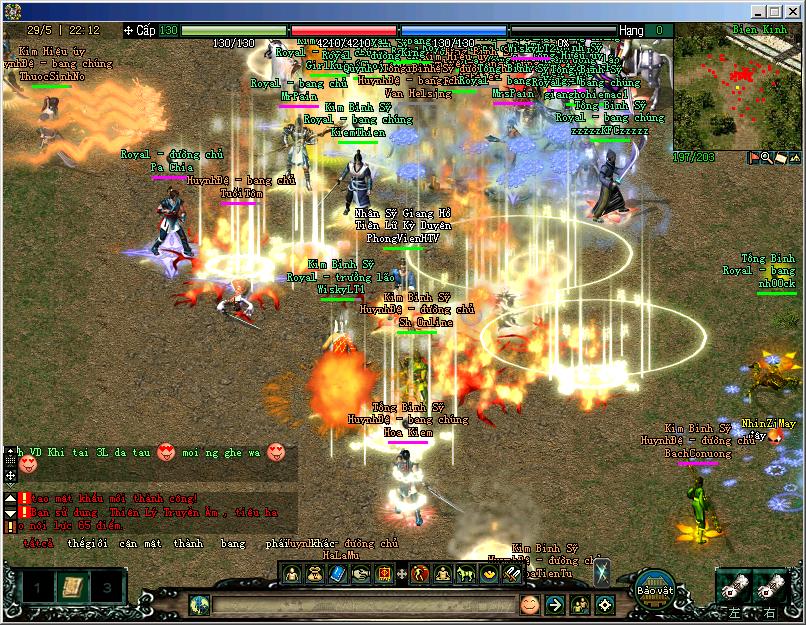Open the horse mount icon in toolbar
The image size is (806, 625).
click(x=465, y=574)
